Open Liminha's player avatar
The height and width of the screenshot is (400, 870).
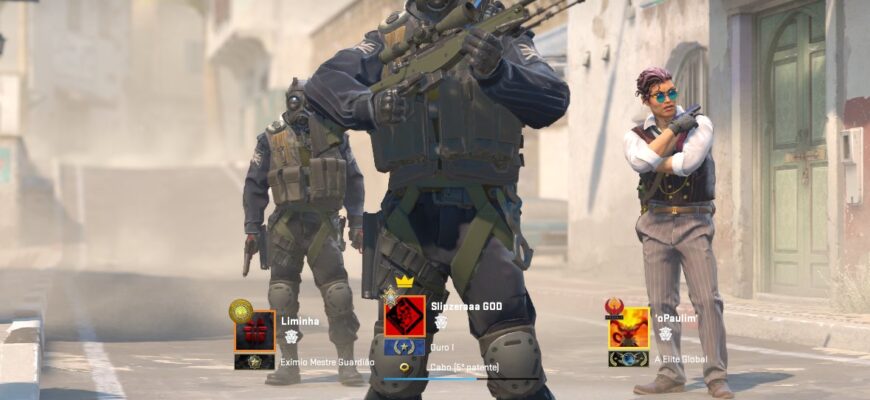tap(255, 331)
